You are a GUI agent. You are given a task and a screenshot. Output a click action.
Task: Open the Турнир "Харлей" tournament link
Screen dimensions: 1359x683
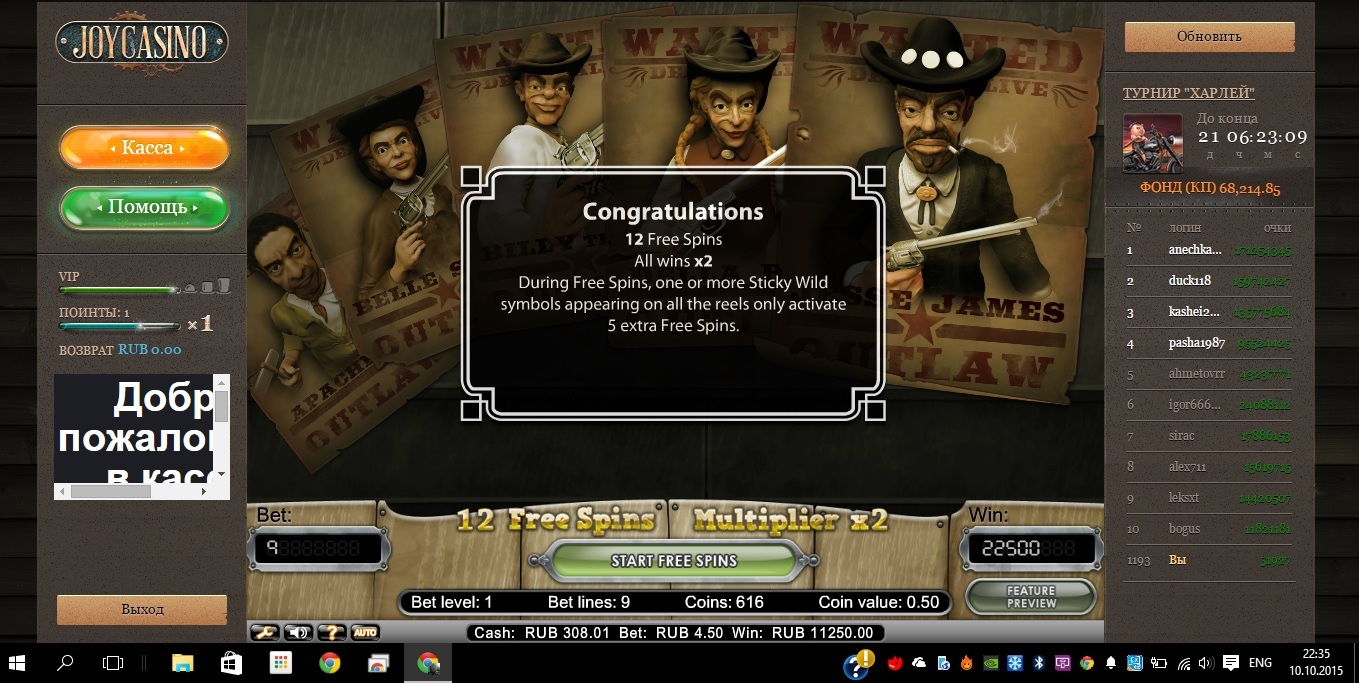[1189, 93]
